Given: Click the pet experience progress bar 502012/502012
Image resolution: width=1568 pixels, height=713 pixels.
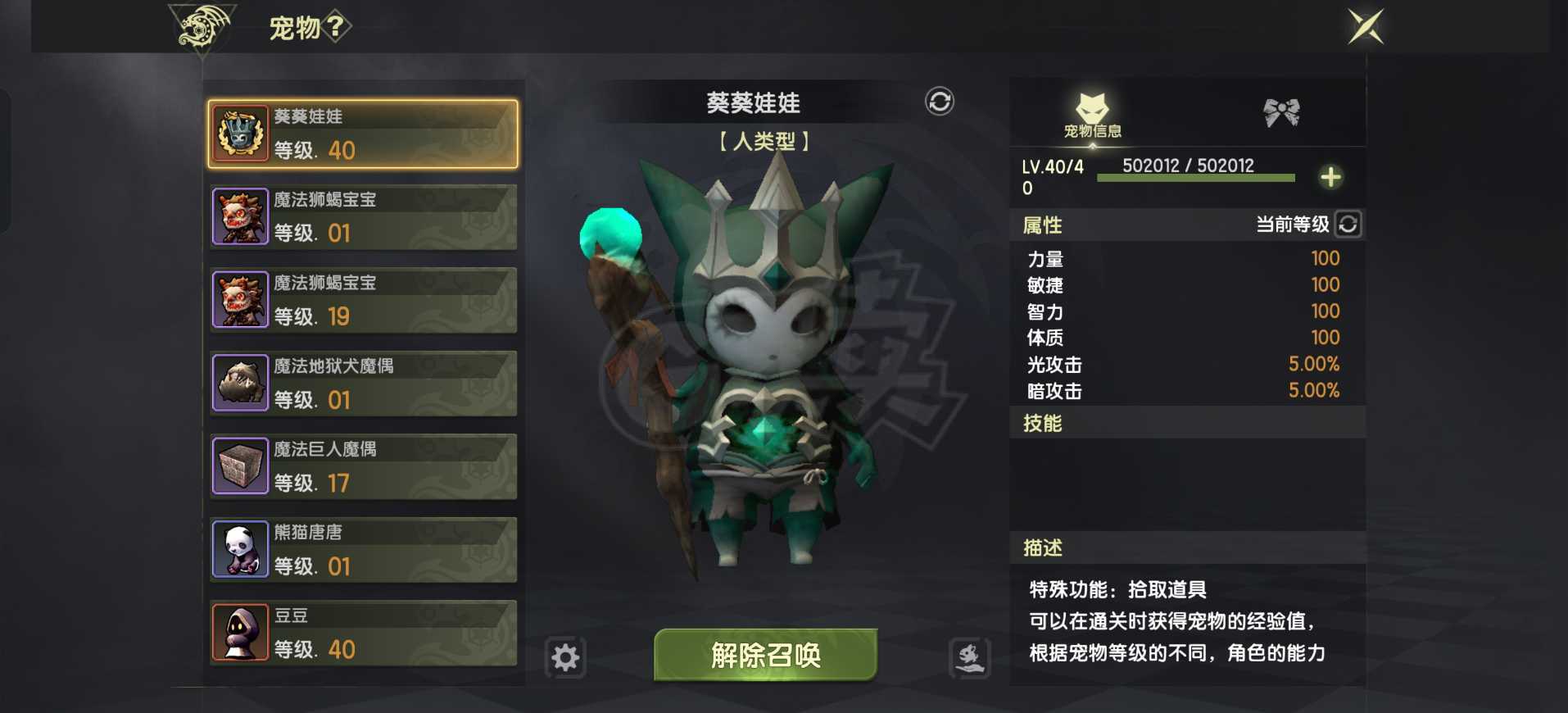Looking at the screenshot, I should 1195,179.
